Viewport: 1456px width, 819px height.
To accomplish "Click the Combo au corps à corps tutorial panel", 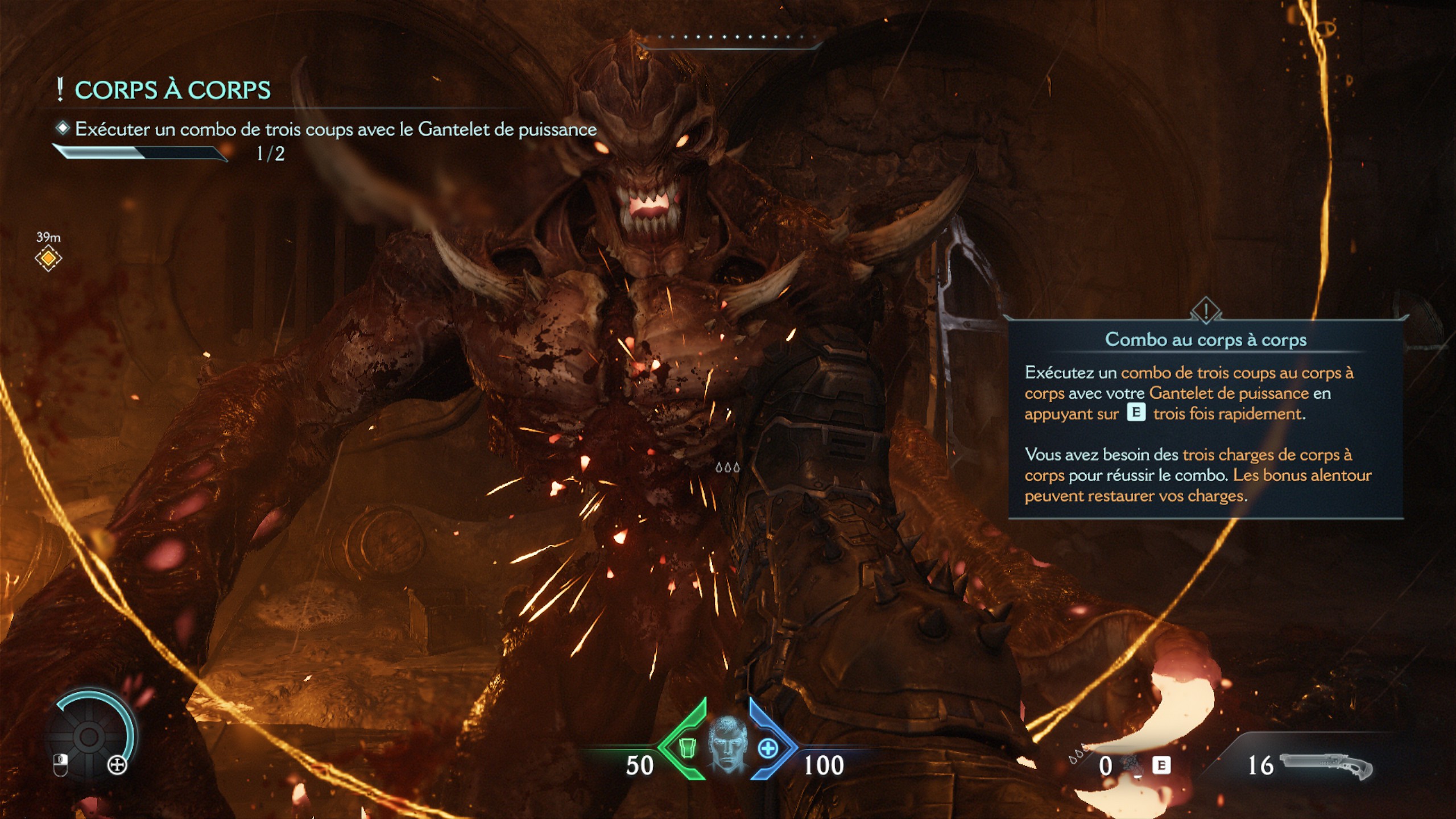I will point(1205,421).
